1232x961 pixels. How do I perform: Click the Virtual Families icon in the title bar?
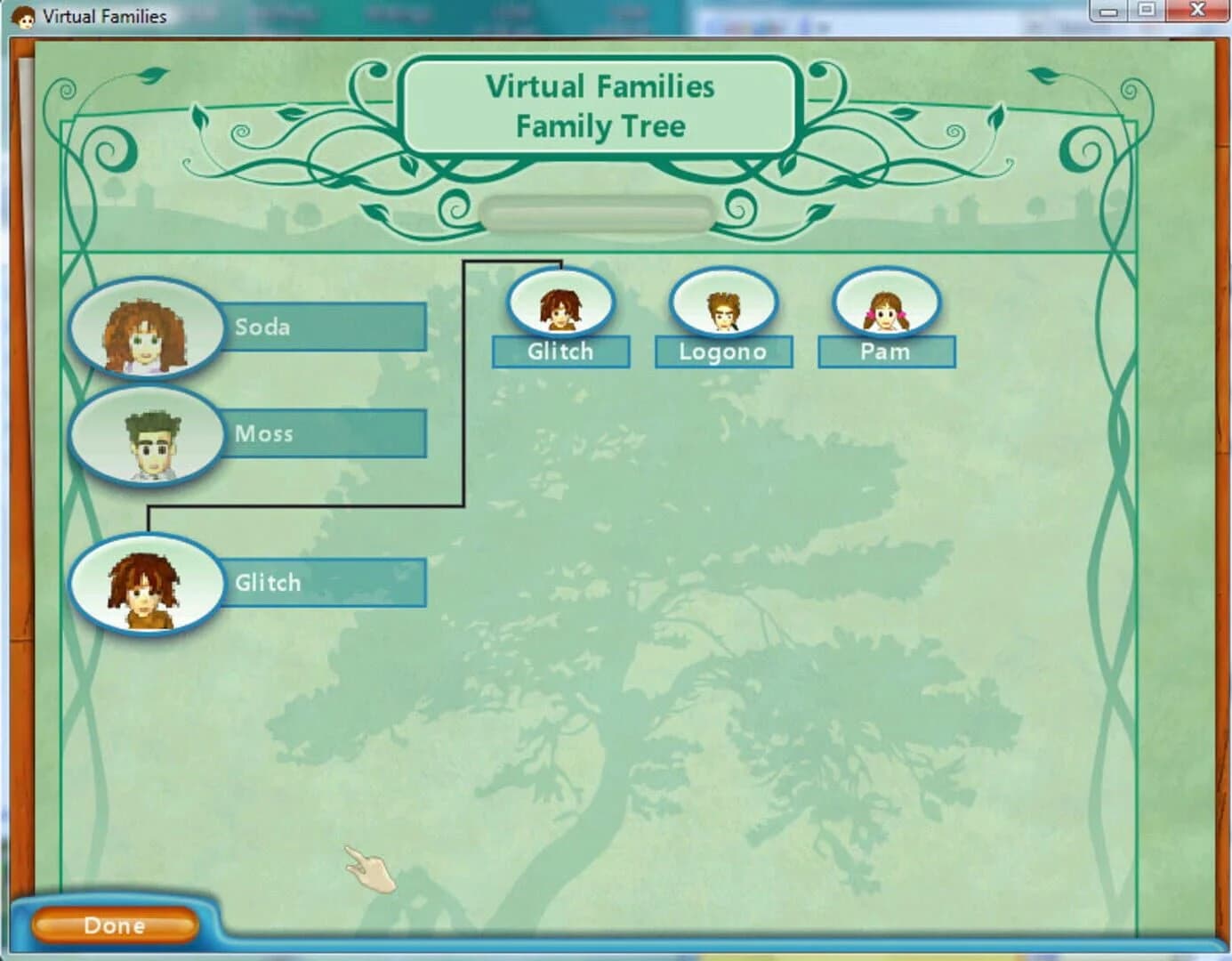25,14
